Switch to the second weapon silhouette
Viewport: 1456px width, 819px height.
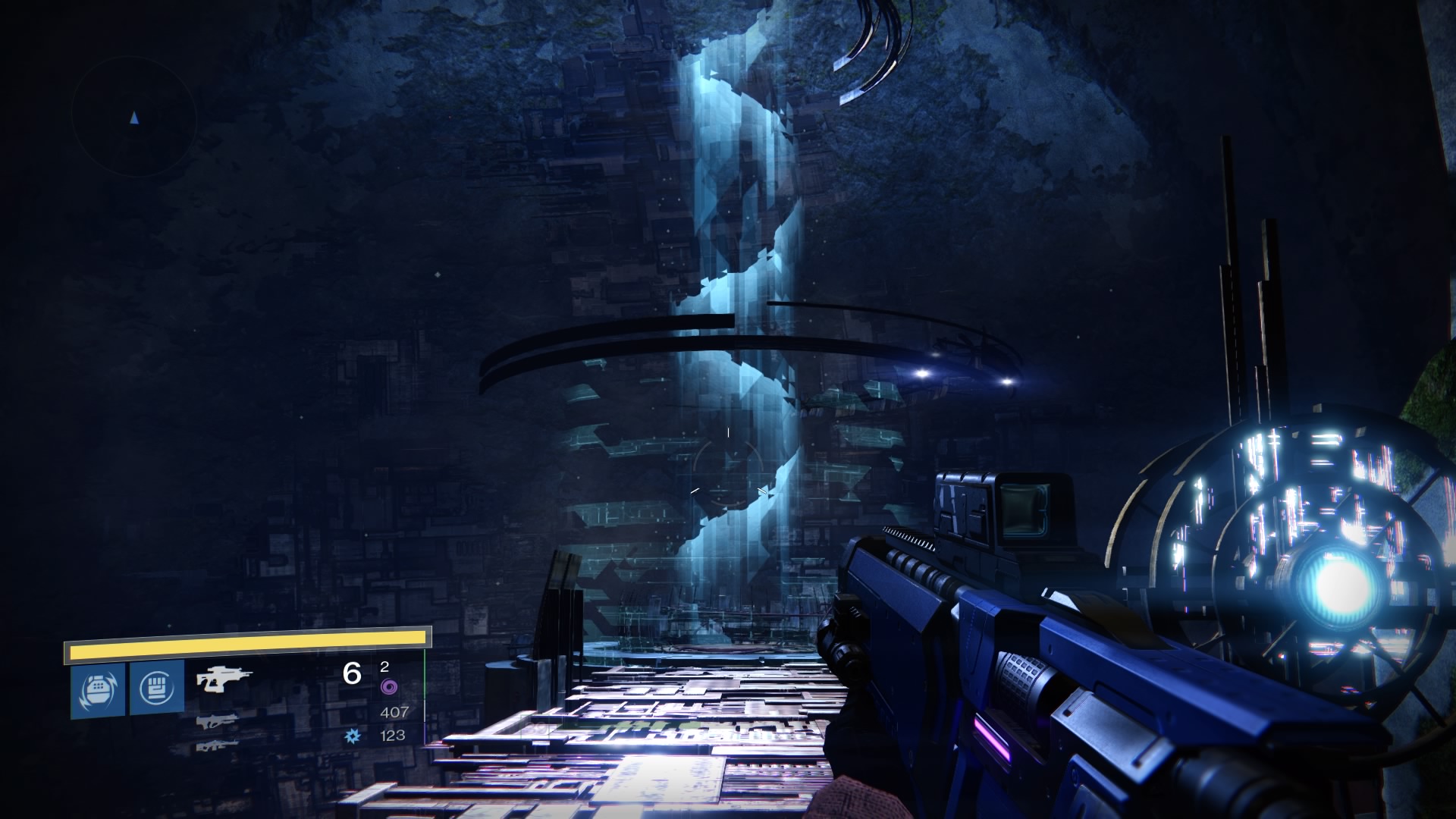216,720
